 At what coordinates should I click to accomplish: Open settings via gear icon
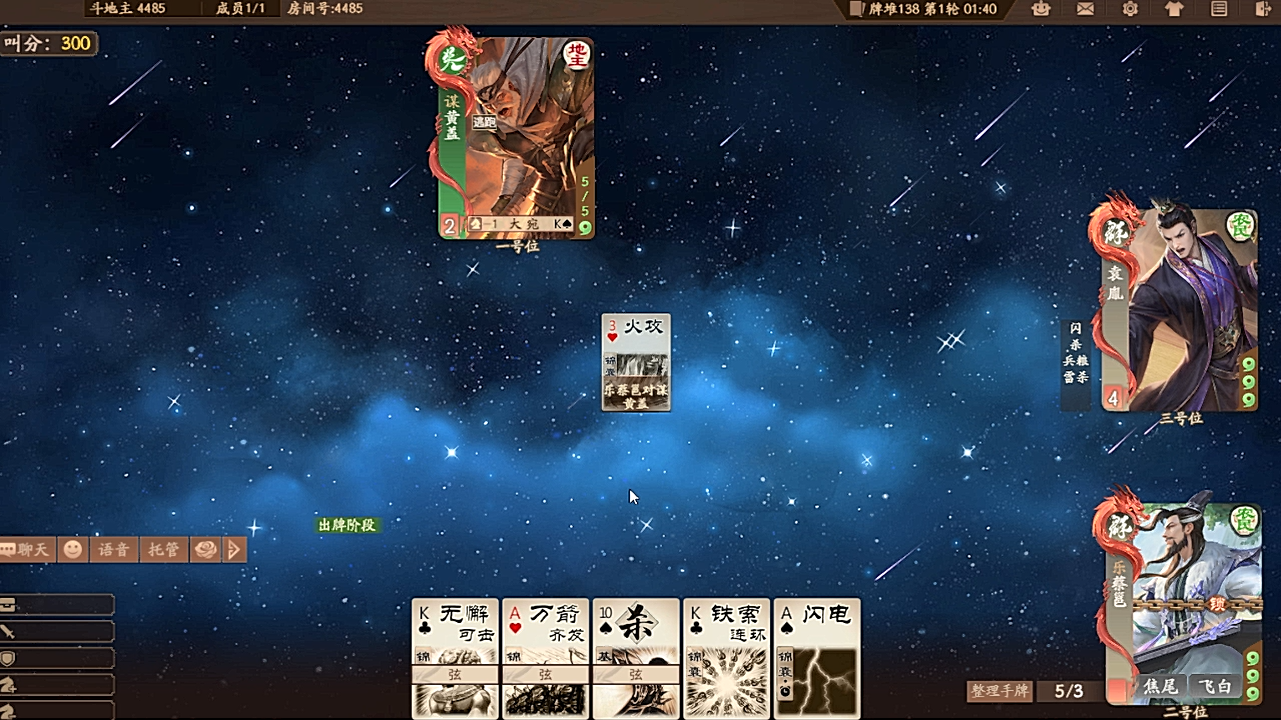[1130, 9]
